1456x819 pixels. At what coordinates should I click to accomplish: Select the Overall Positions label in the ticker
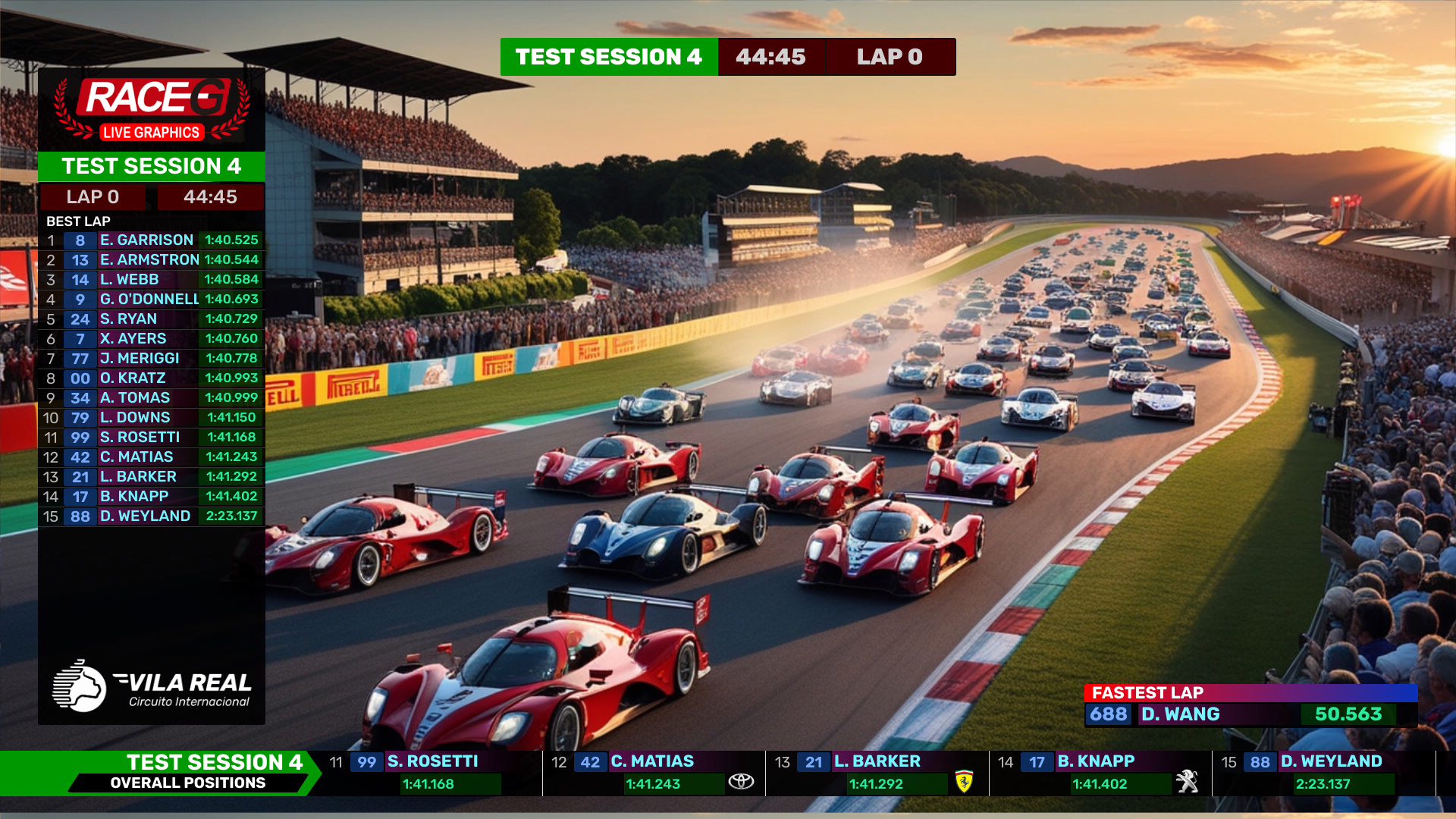[188, 783]
